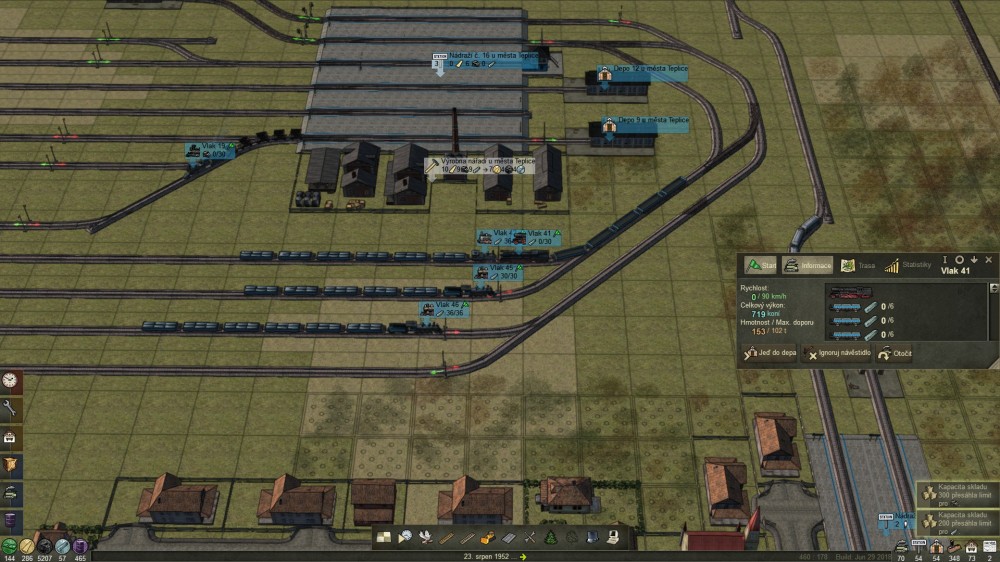Screen dimensions: 1000x562
Task: Select the purple barrel icon in sidebar
Action: pos(11,521)
